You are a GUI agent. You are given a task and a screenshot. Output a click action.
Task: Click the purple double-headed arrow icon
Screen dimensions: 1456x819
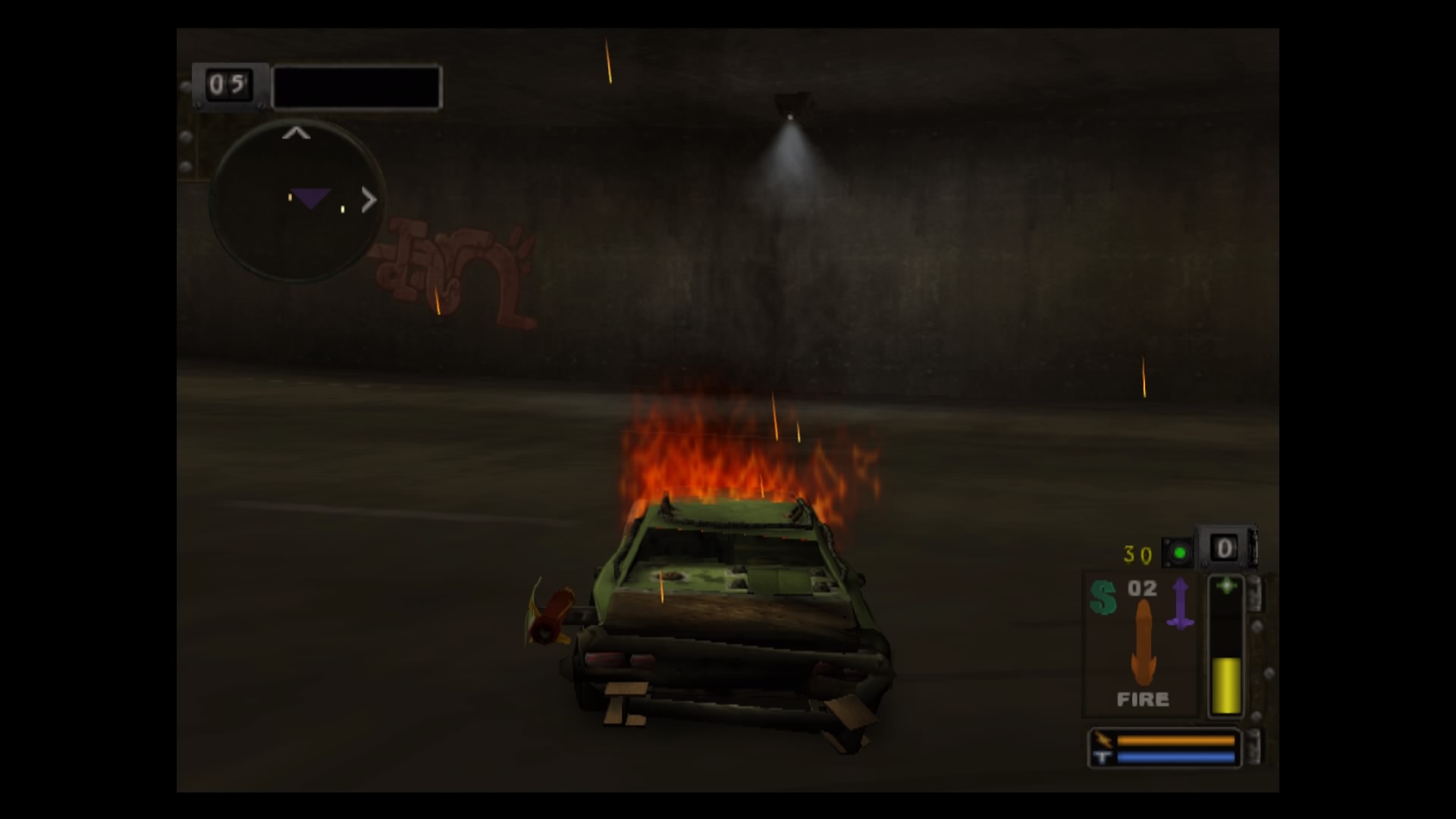pyautogui.click(x=1181, y=602)
